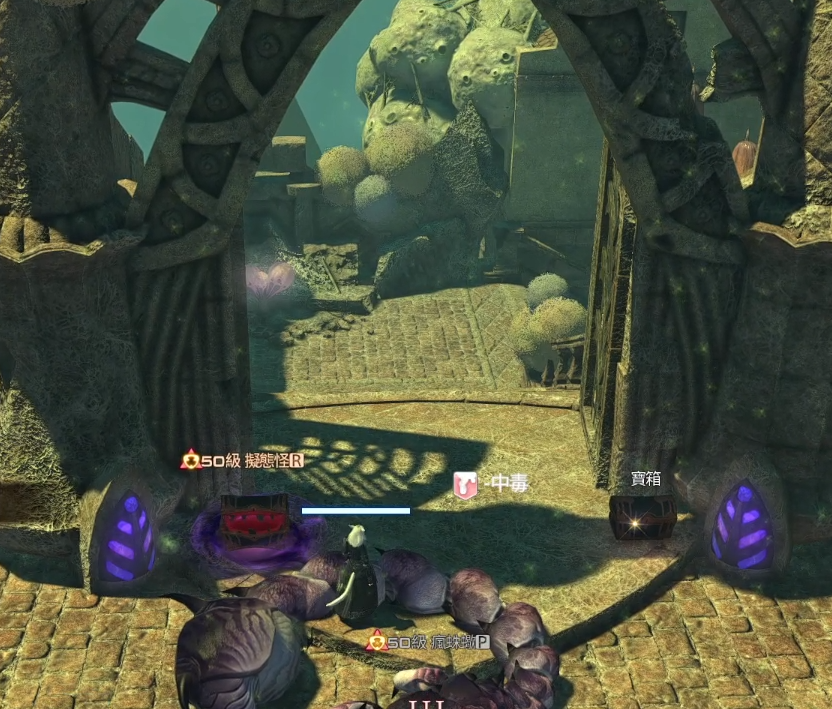
Task: Select the 寶箱 treasure chest nameplate
Action: 645,479
